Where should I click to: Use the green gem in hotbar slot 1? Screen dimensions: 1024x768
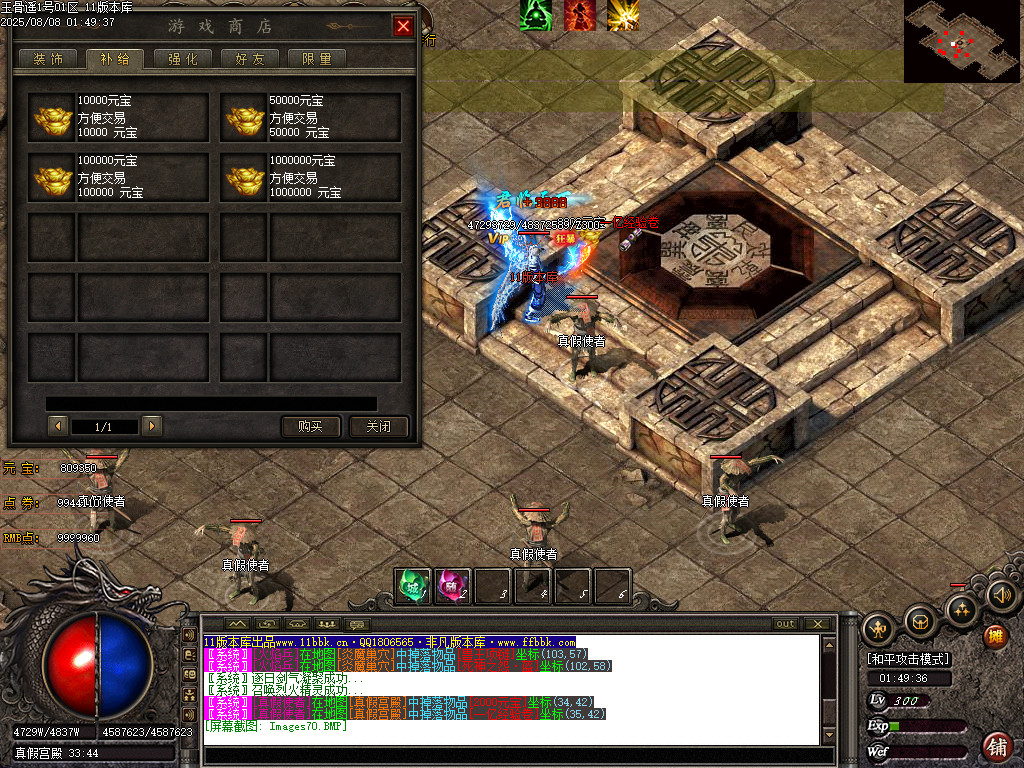point(412,586)
